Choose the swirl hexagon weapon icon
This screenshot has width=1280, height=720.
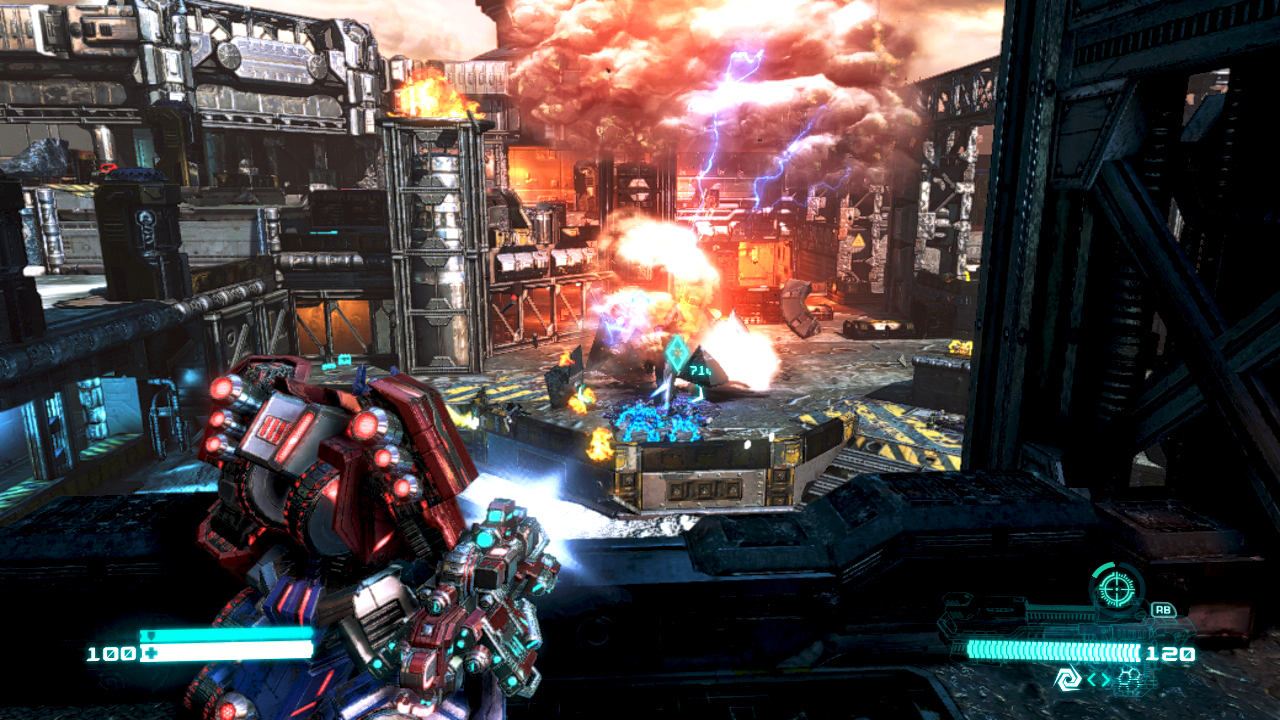tap(1067, 680)
